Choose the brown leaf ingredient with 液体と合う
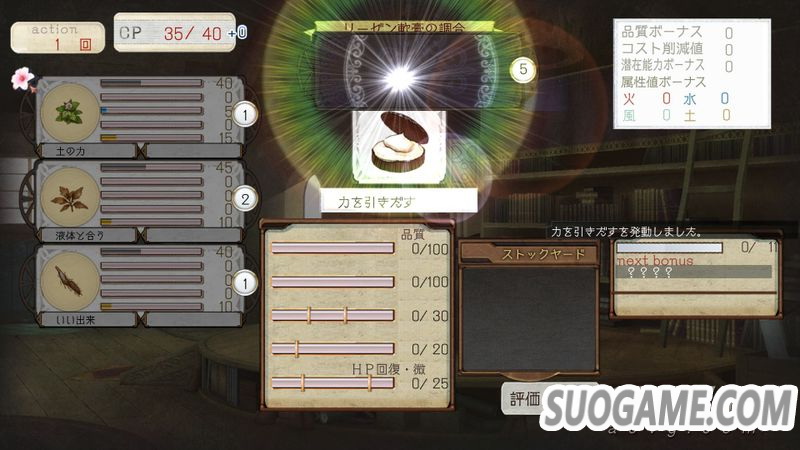The height and width of the screenshot is (450, 800). coord(70,197)
